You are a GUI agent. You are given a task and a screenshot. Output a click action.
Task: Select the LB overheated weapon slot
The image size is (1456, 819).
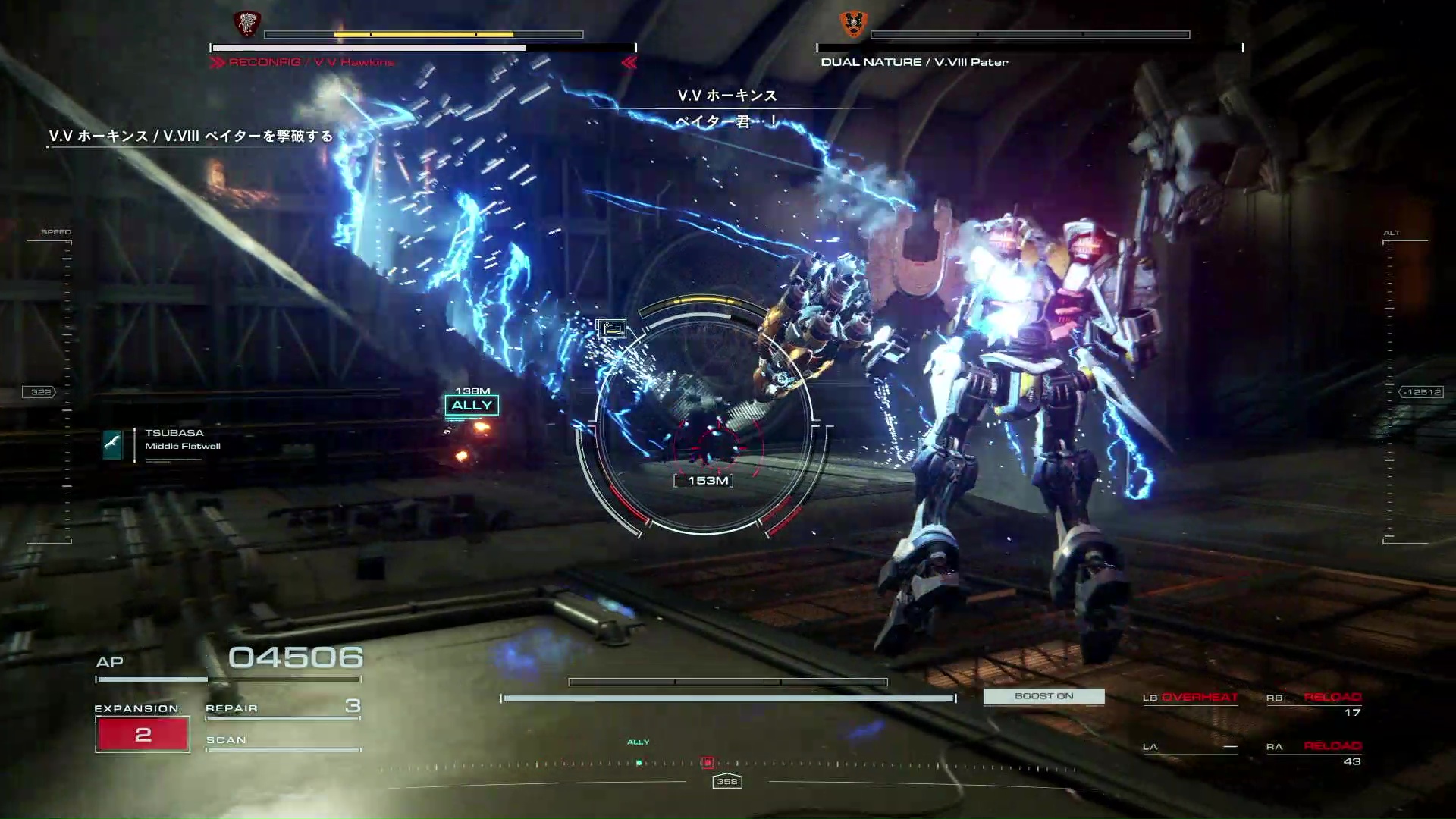coord(1191,698)
